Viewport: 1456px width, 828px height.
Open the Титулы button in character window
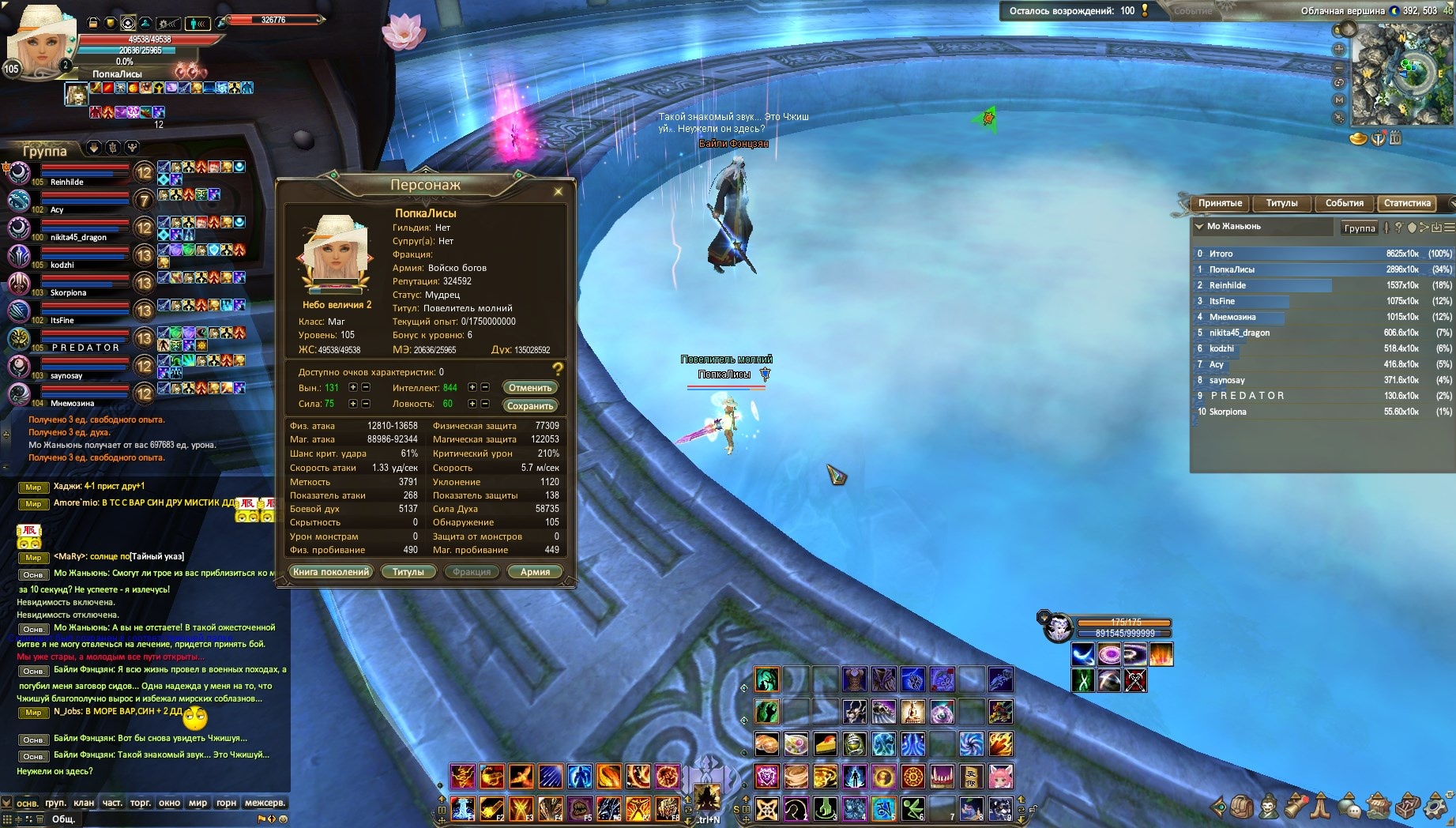tap(408, 572)
